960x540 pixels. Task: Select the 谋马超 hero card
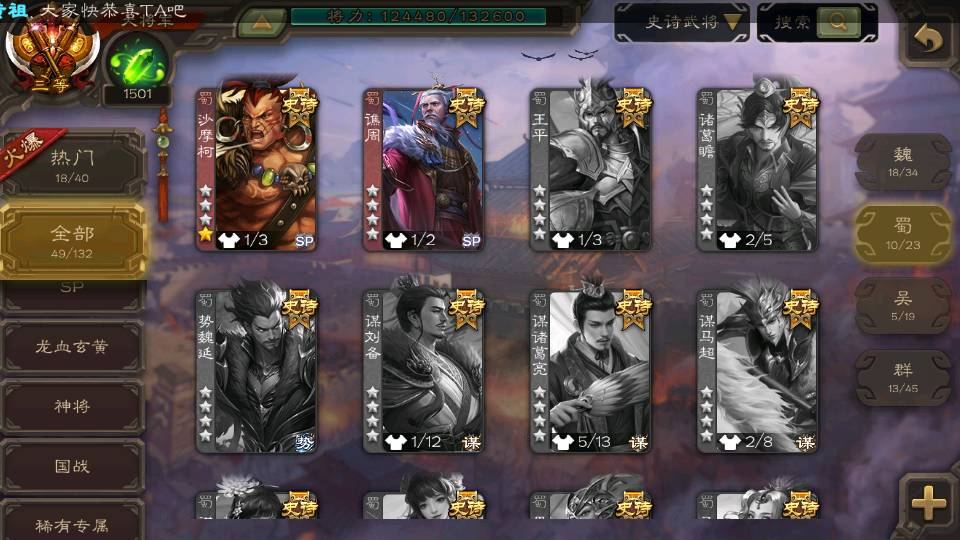(x=757, y=370)
